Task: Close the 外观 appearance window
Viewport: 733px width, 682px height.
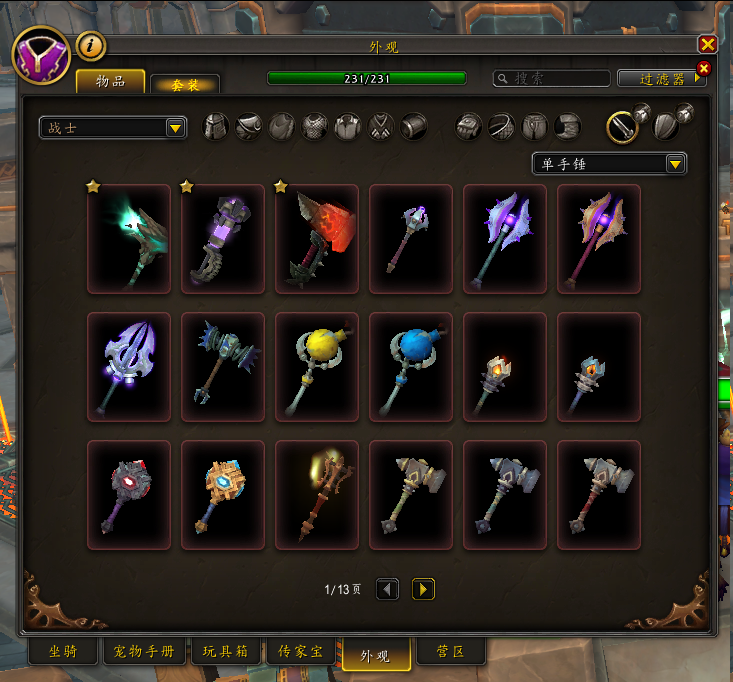Action: 707,44
